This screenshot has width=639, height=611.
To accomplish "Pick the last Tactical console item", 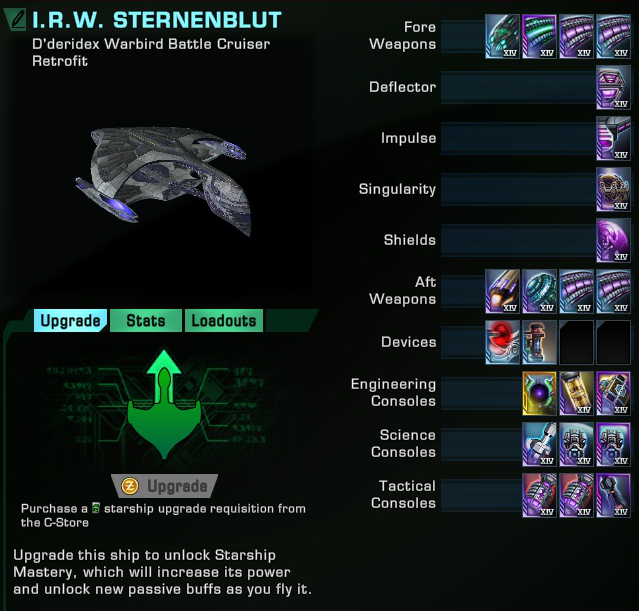I will coord(613,495).
